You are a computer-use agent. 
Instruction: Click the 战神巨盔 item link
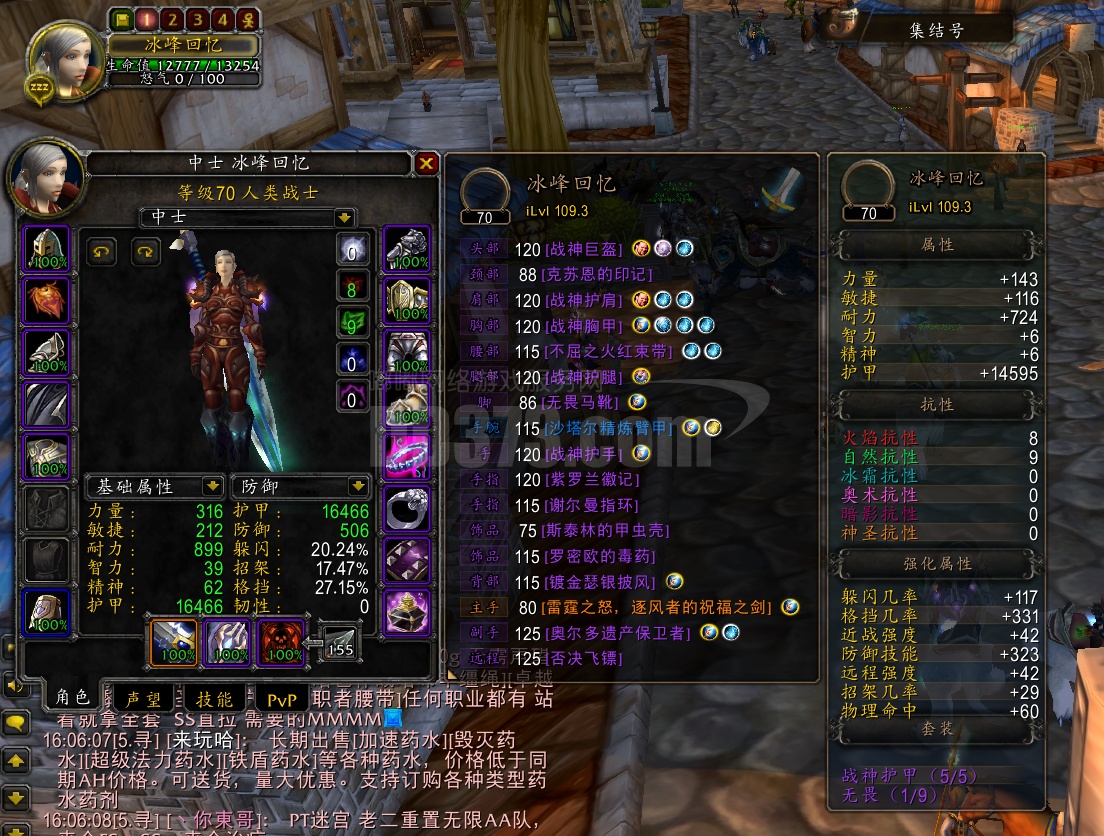click(x=582, y=248)
